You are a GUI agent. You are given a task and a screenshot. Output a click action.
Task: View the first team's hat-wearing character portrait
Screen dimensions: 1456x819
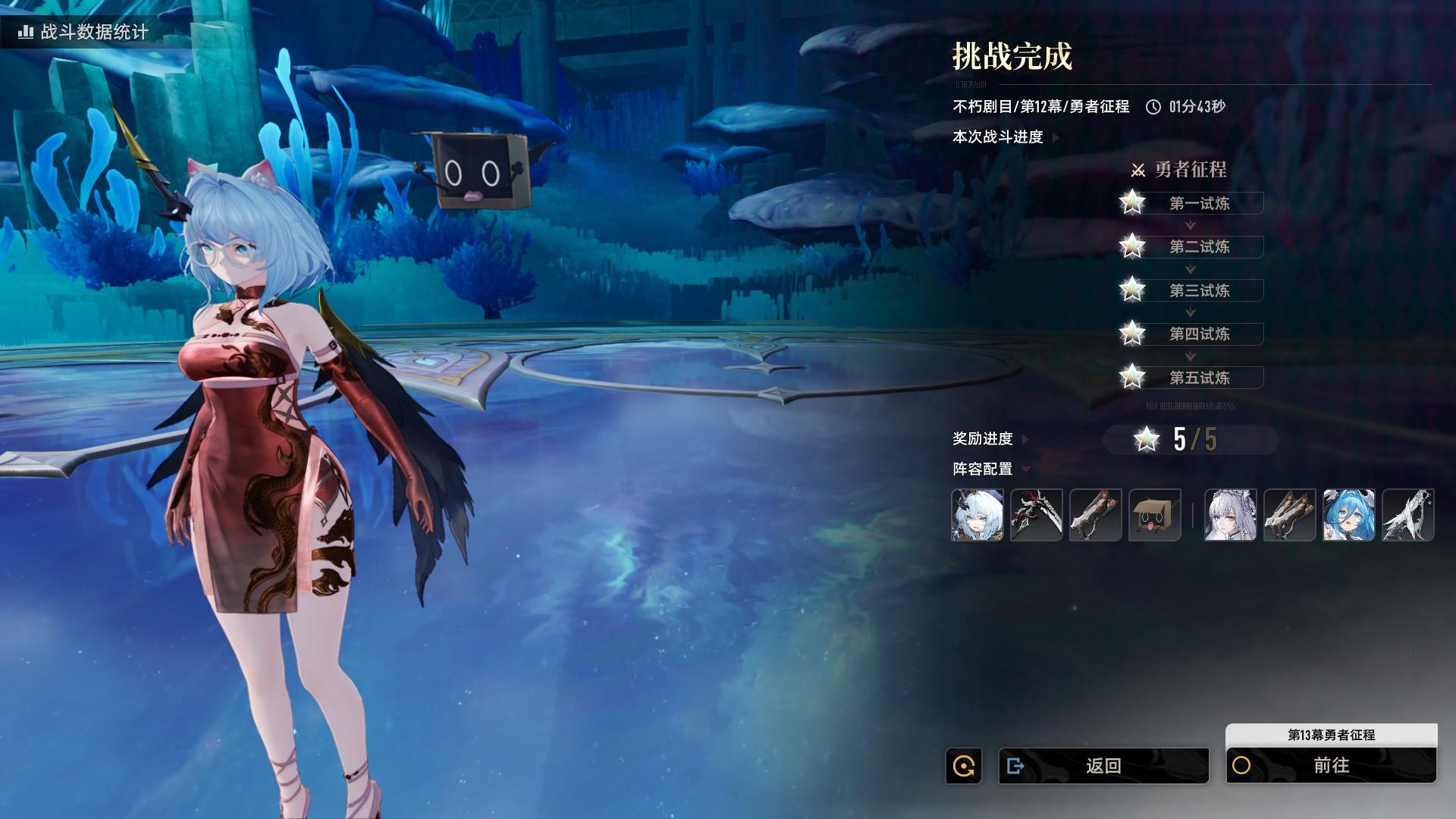point(977,515)
